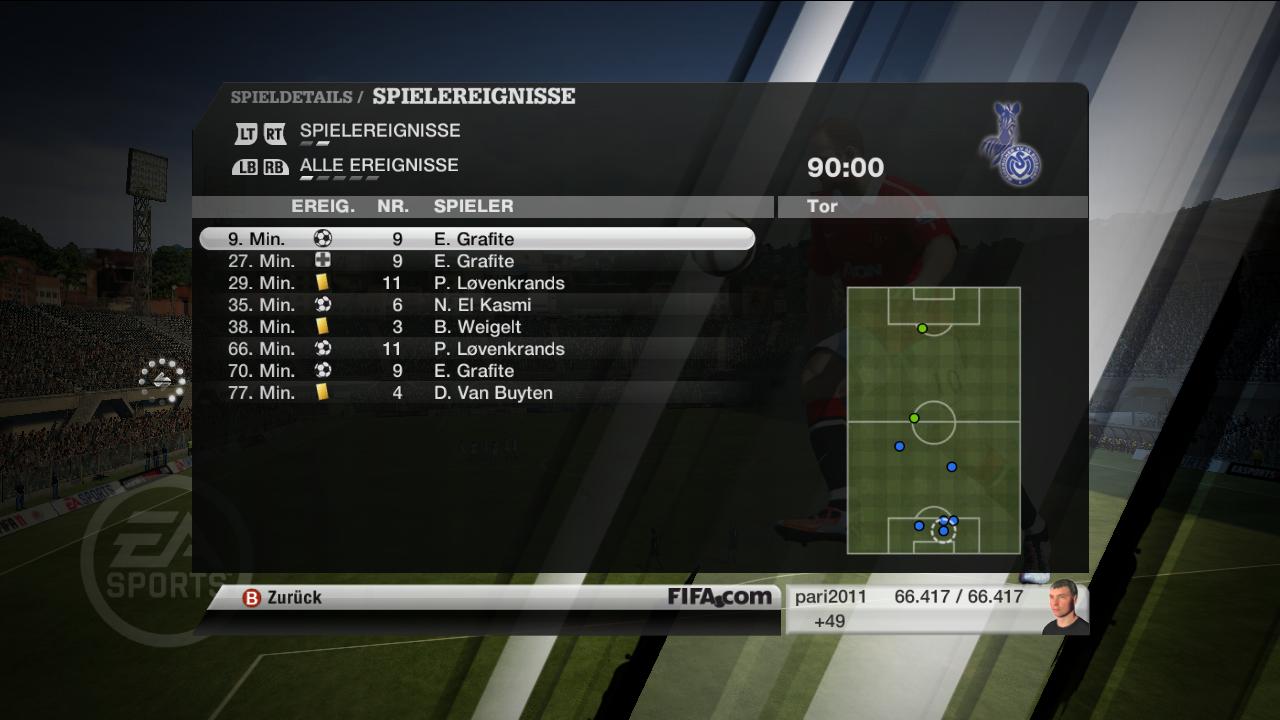
Task: Click the highlighted goal marker on pitch map
Action: [943, 531]
